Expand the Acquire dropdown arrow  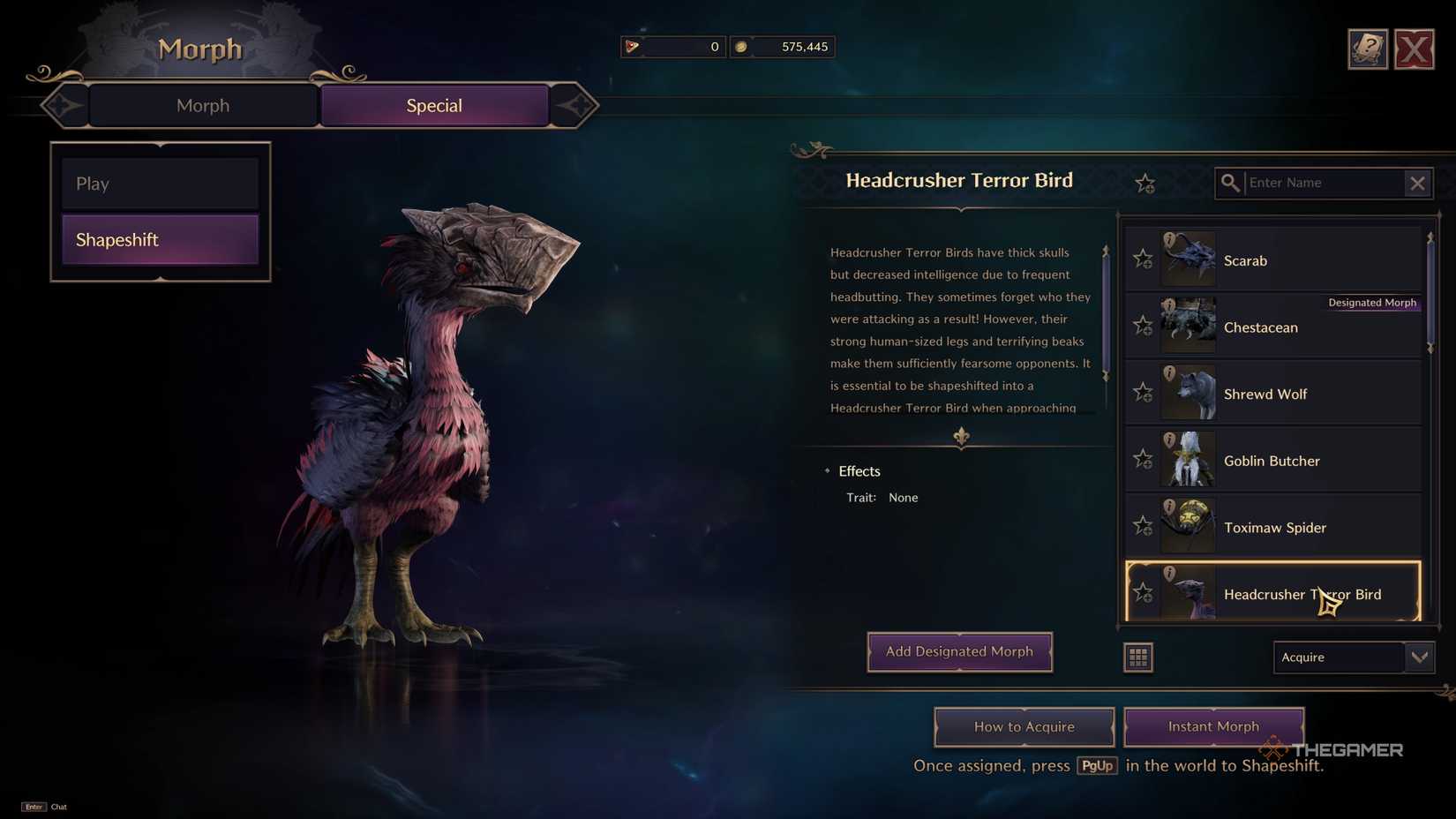(x=1420, y=657)
